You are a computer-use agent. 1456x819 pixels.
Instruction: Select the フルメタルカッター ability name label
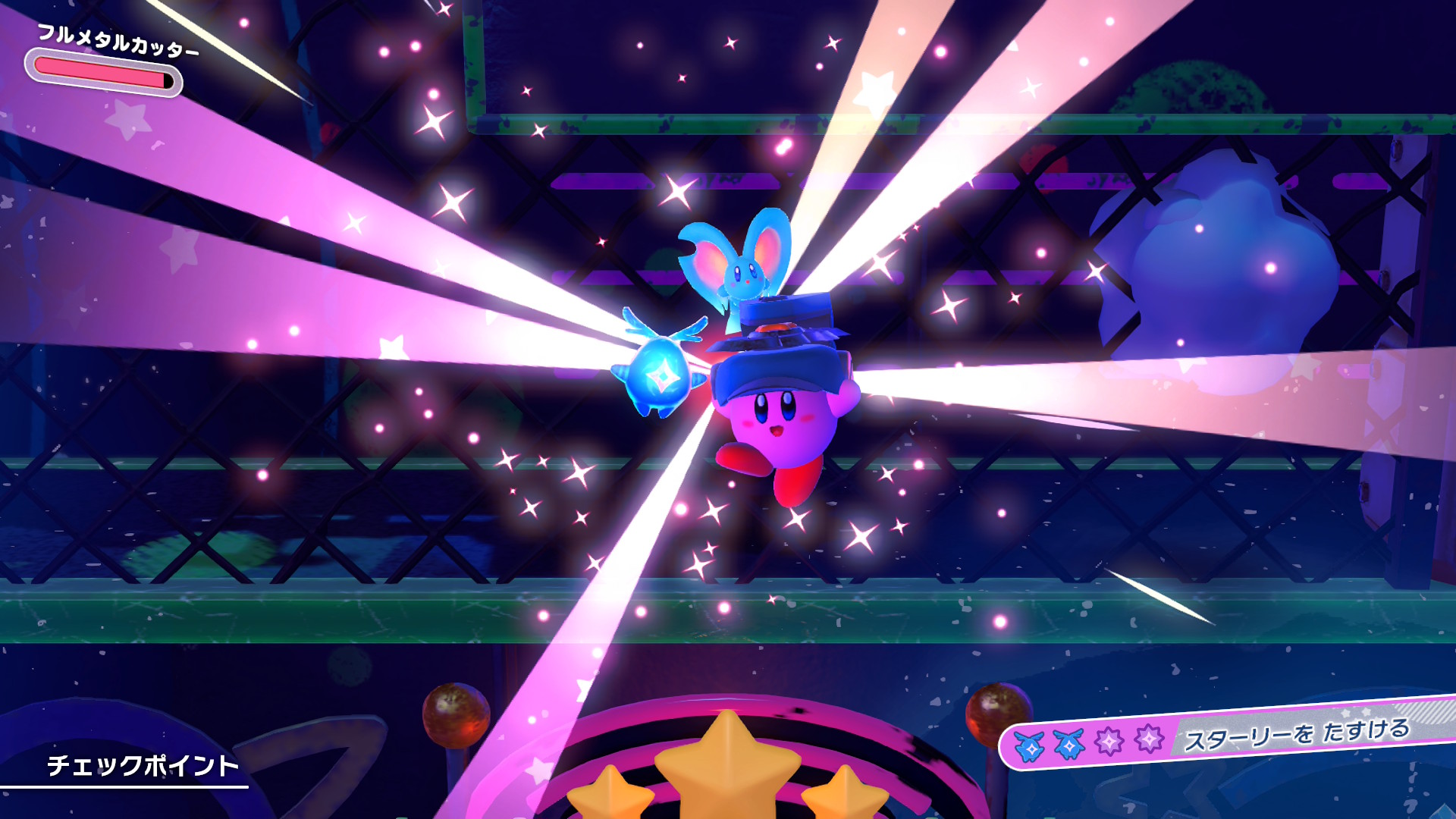pos(118,41)
